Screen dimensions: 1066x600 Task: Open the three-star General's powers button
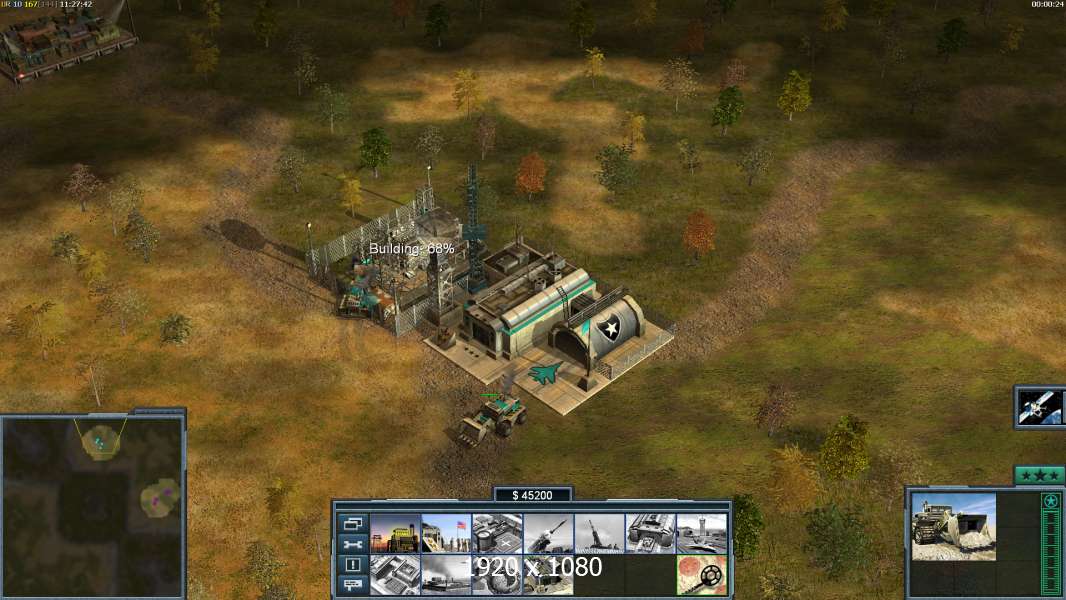click(x=1039, y=475)
